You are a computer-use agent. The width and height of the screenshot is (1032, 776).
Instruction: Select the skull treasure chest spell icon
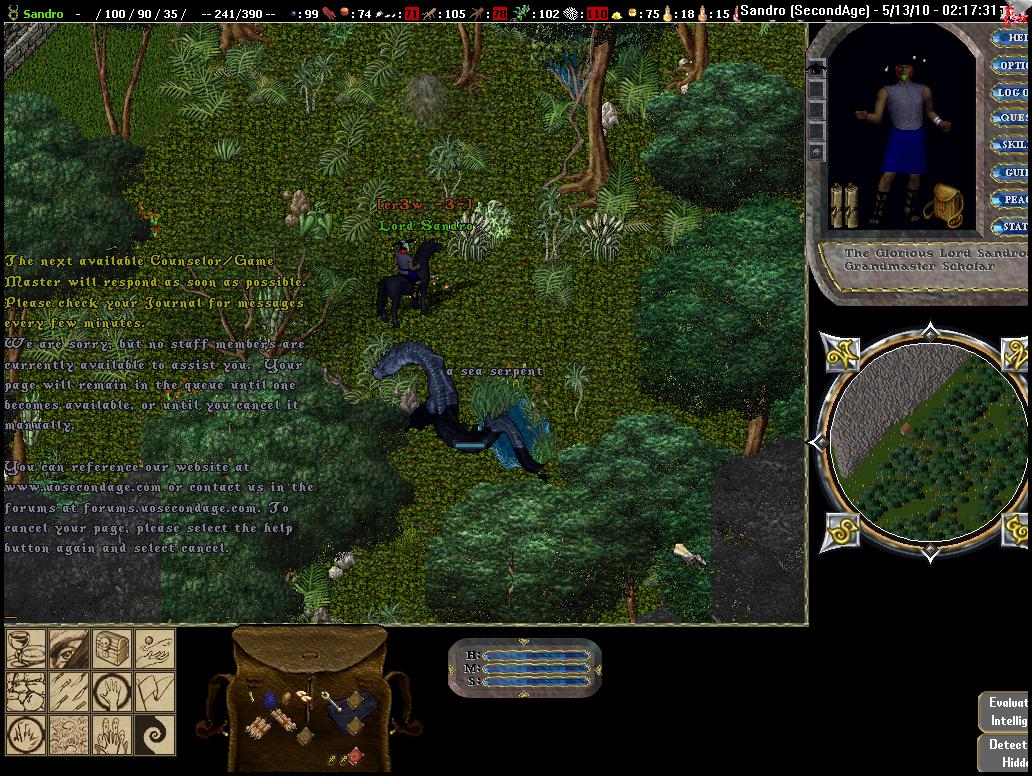click(112, 648)
